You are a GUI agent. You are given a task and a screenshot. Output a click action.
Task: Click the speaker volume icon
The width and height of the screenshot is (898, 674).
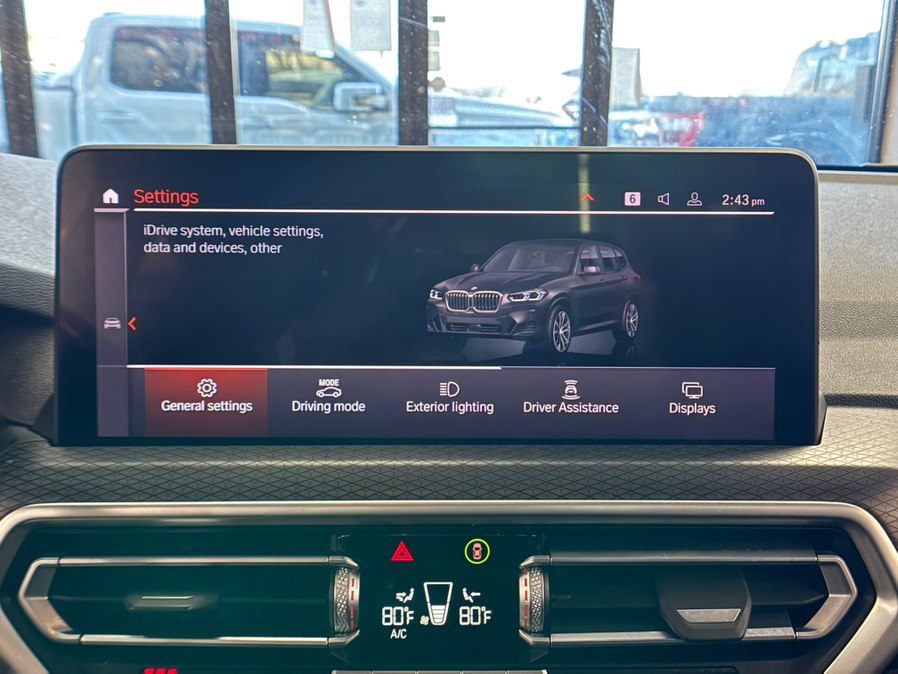click(x=663, y=199)
